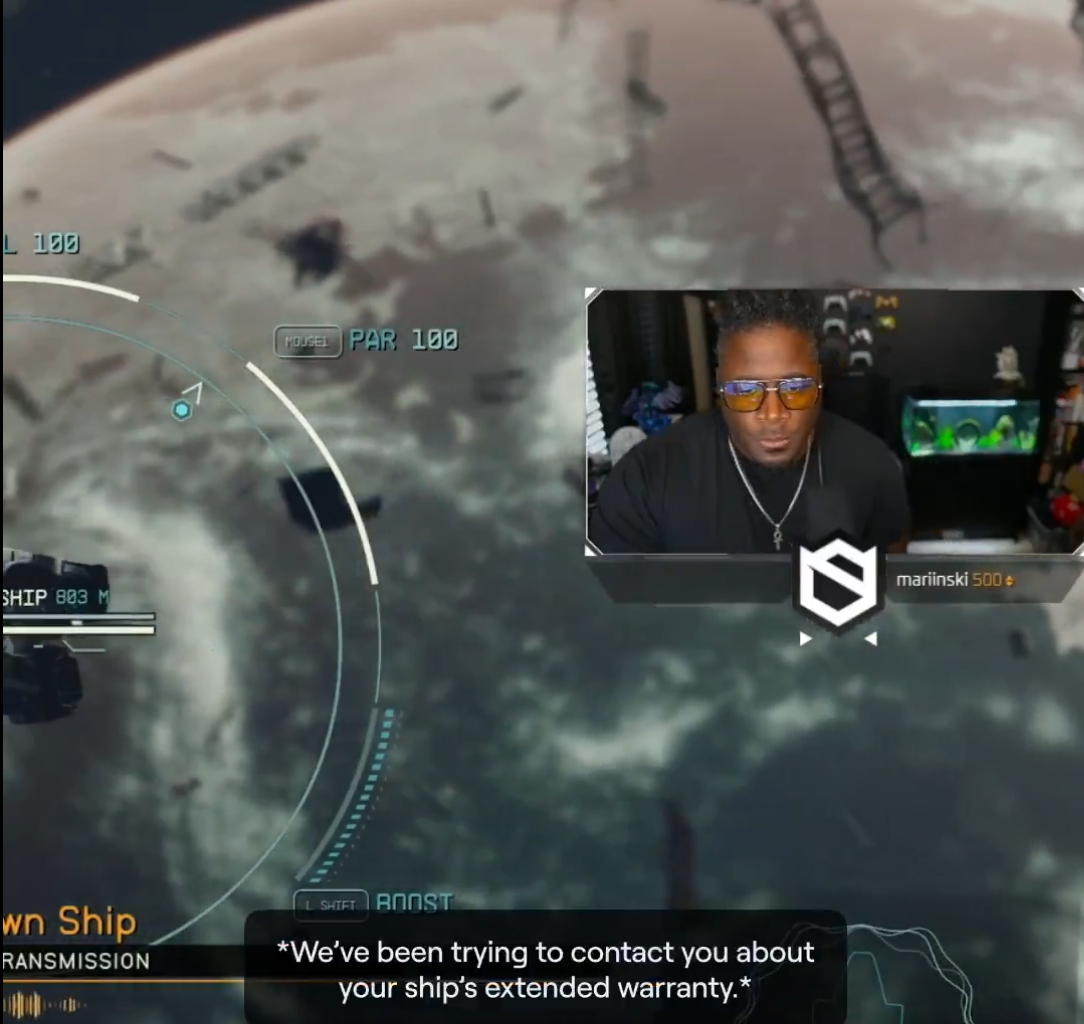Click the cyan hexagon target marker

tap(181, 410)
